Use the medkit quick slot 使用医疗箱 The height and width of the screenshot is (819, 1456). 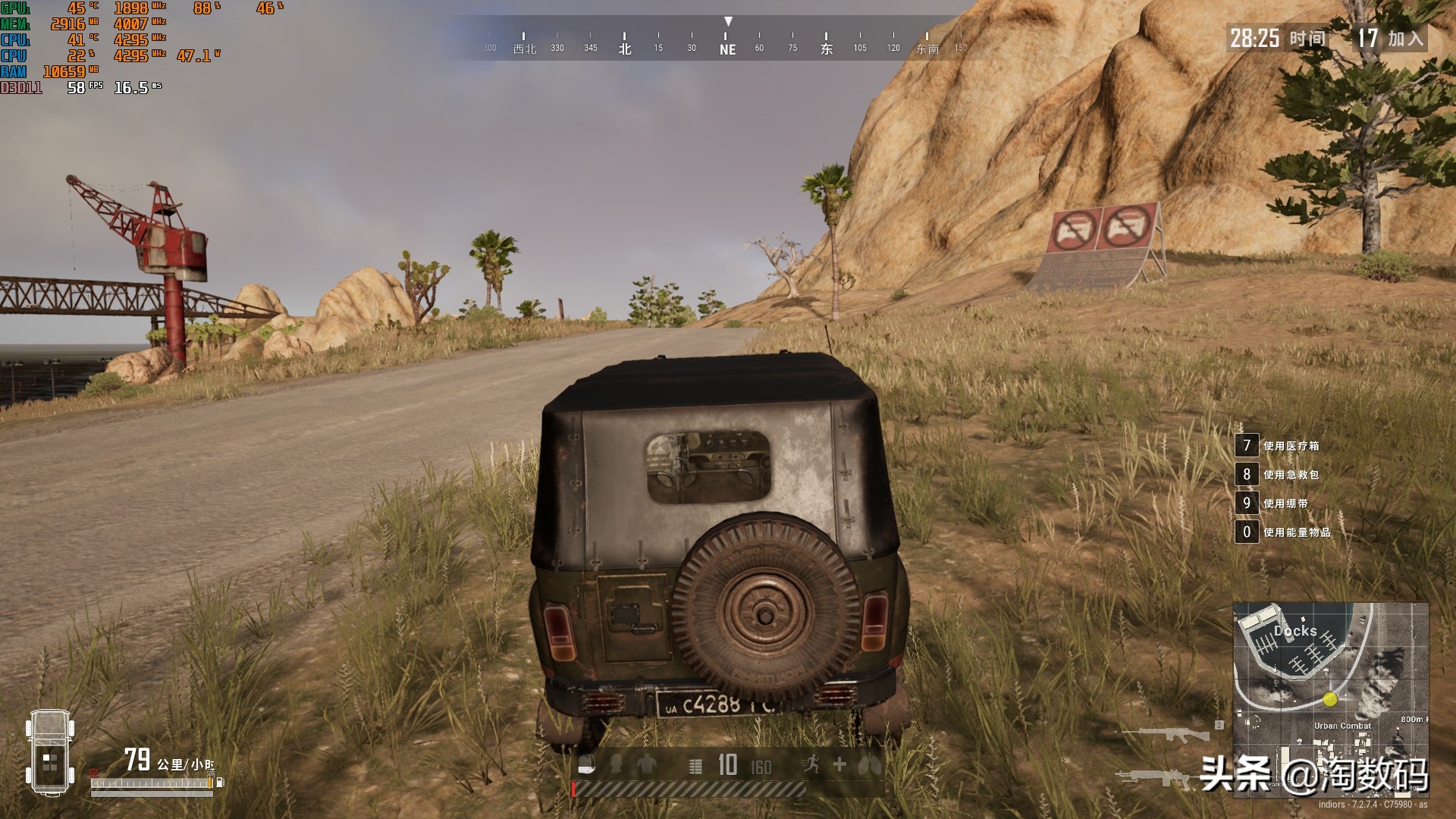tap(1247, 446)
